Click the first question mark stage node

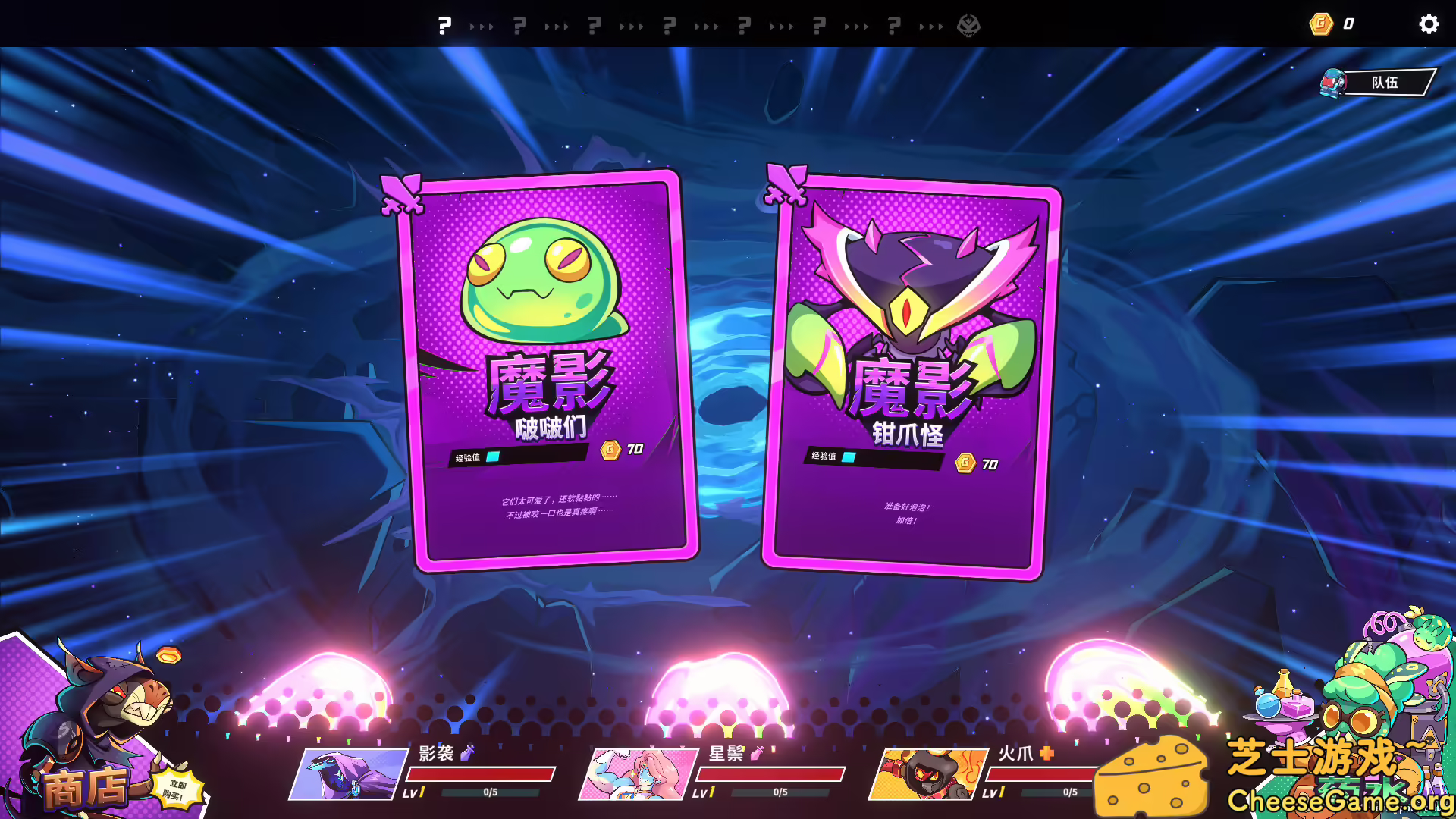click(445, 25)
